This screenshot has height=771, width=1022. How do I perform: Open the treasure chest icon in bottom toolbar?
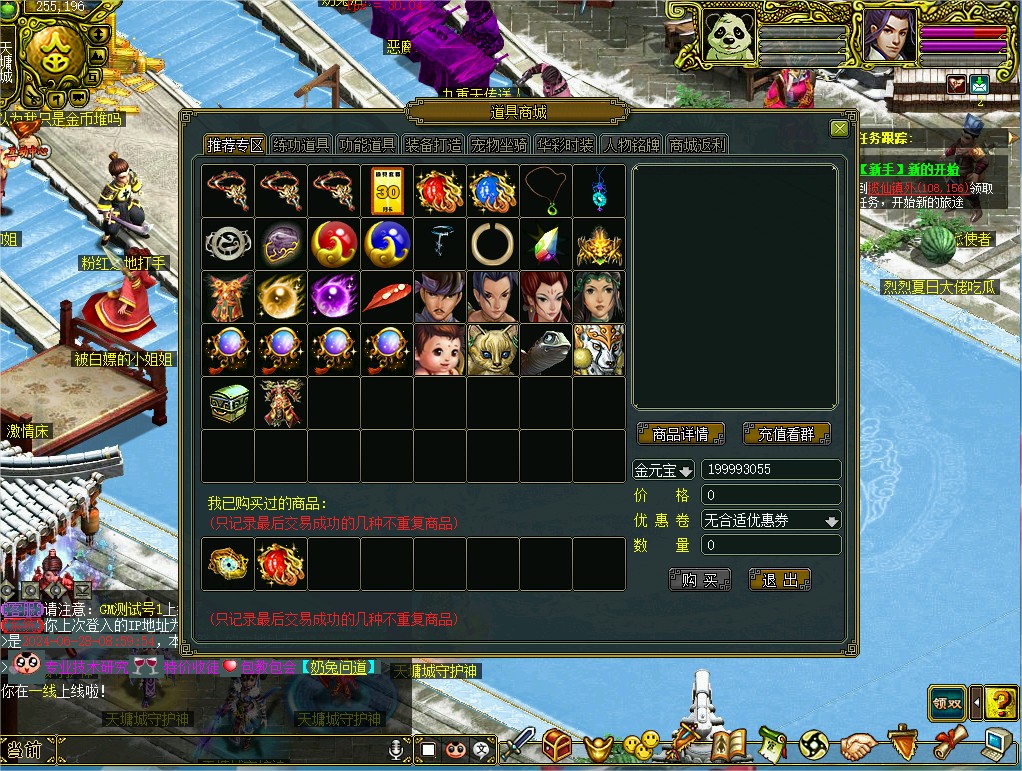tap(557, 744)
